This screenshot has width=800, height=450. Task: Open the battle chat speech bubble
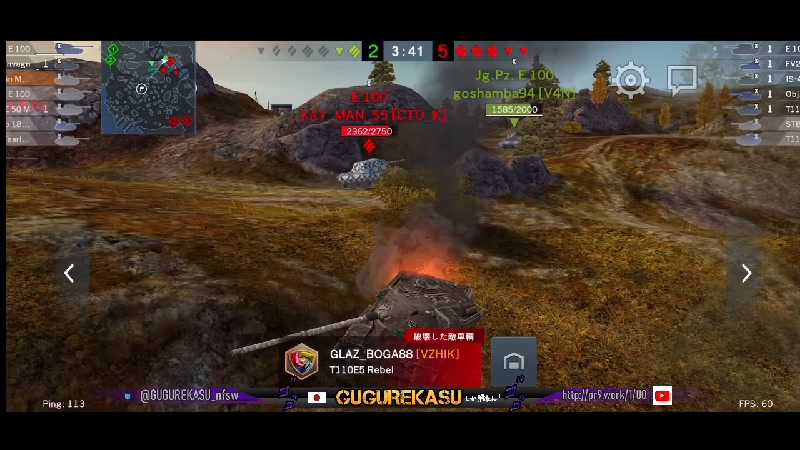[x=682, y=79]
